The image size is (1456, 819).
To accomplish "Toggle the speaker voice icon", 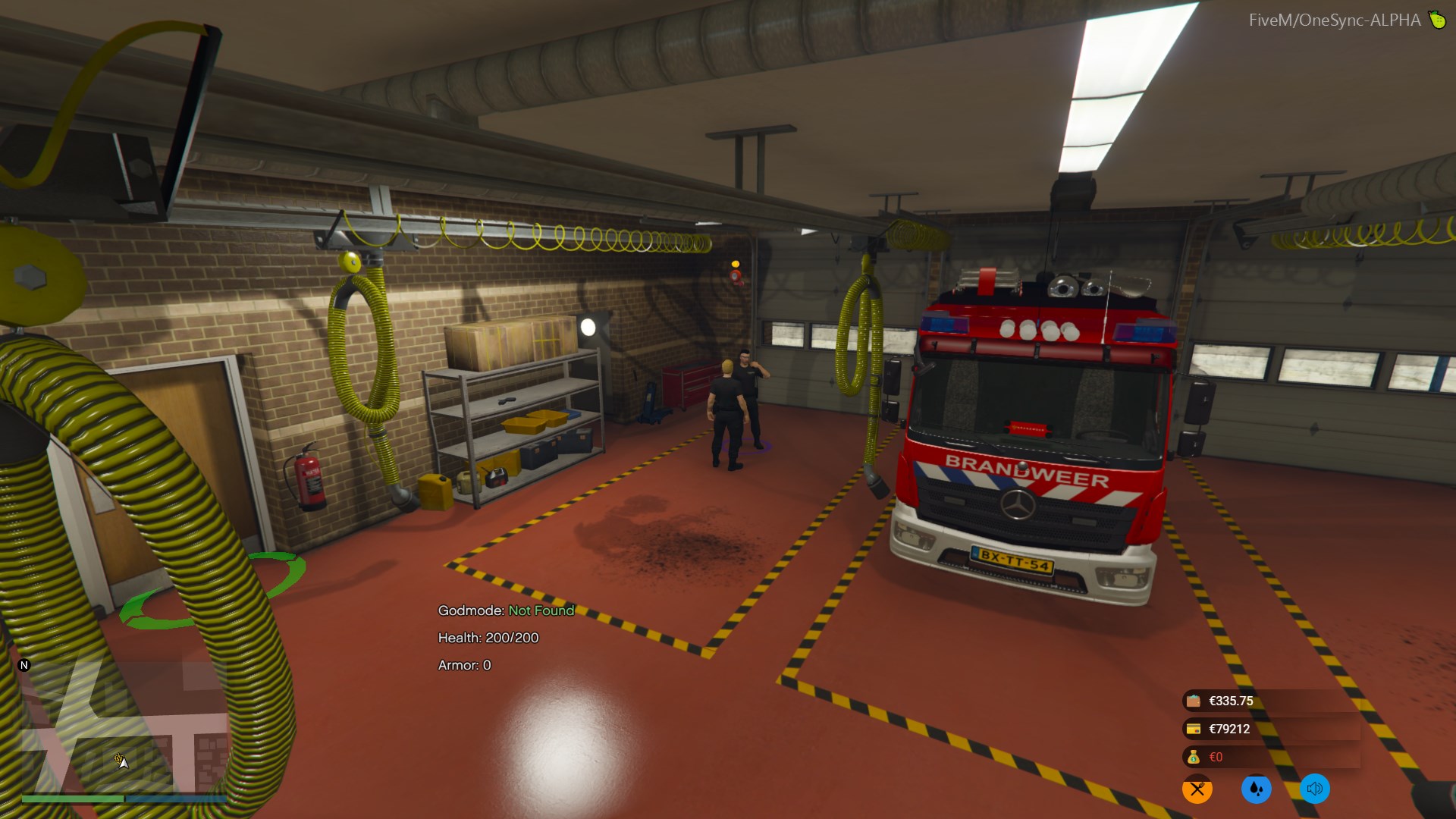I will tap(1314, 789).
